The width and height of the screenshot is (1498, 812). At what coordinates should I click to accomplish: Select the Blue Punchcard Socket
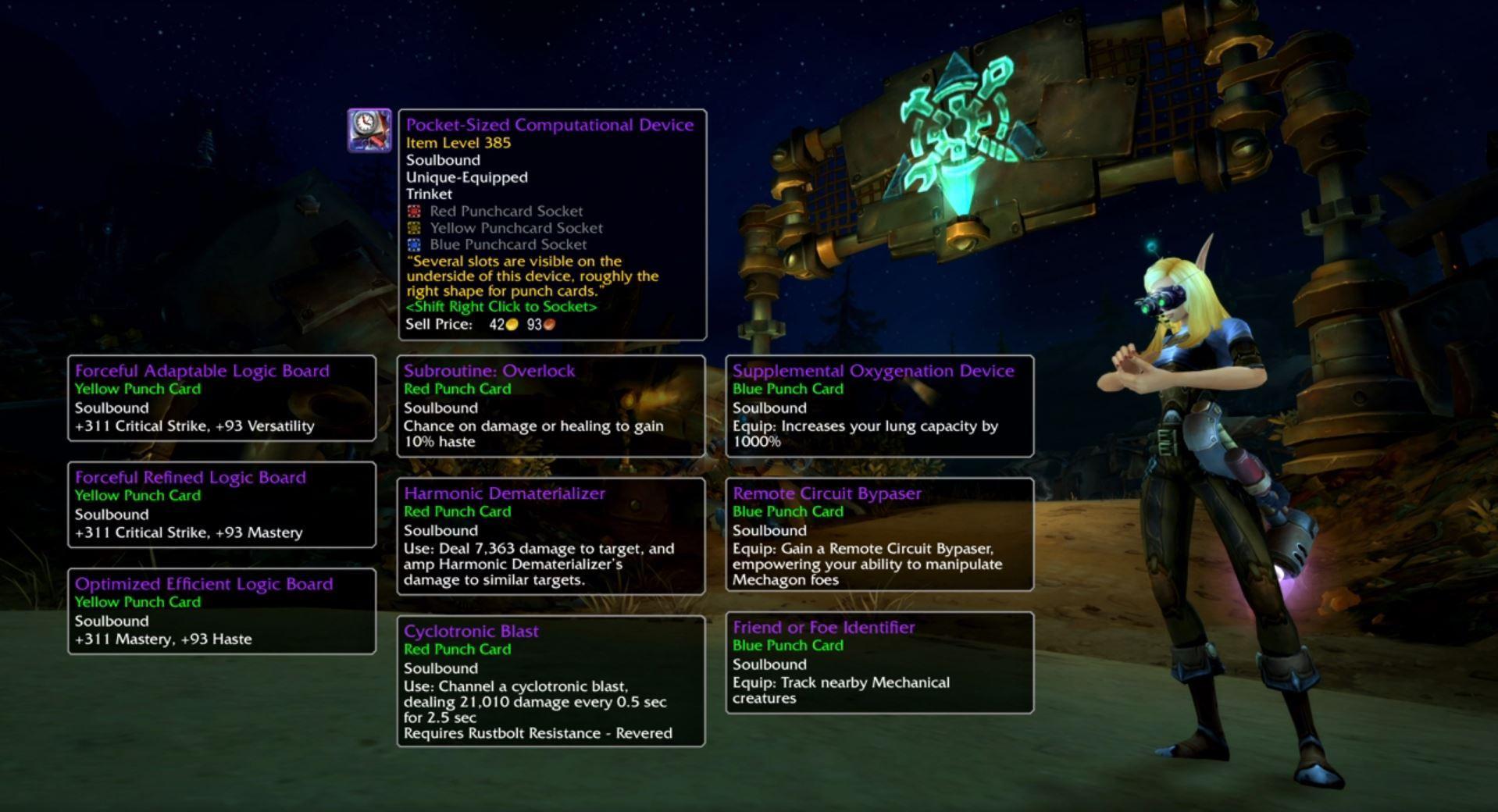(414, 244)
